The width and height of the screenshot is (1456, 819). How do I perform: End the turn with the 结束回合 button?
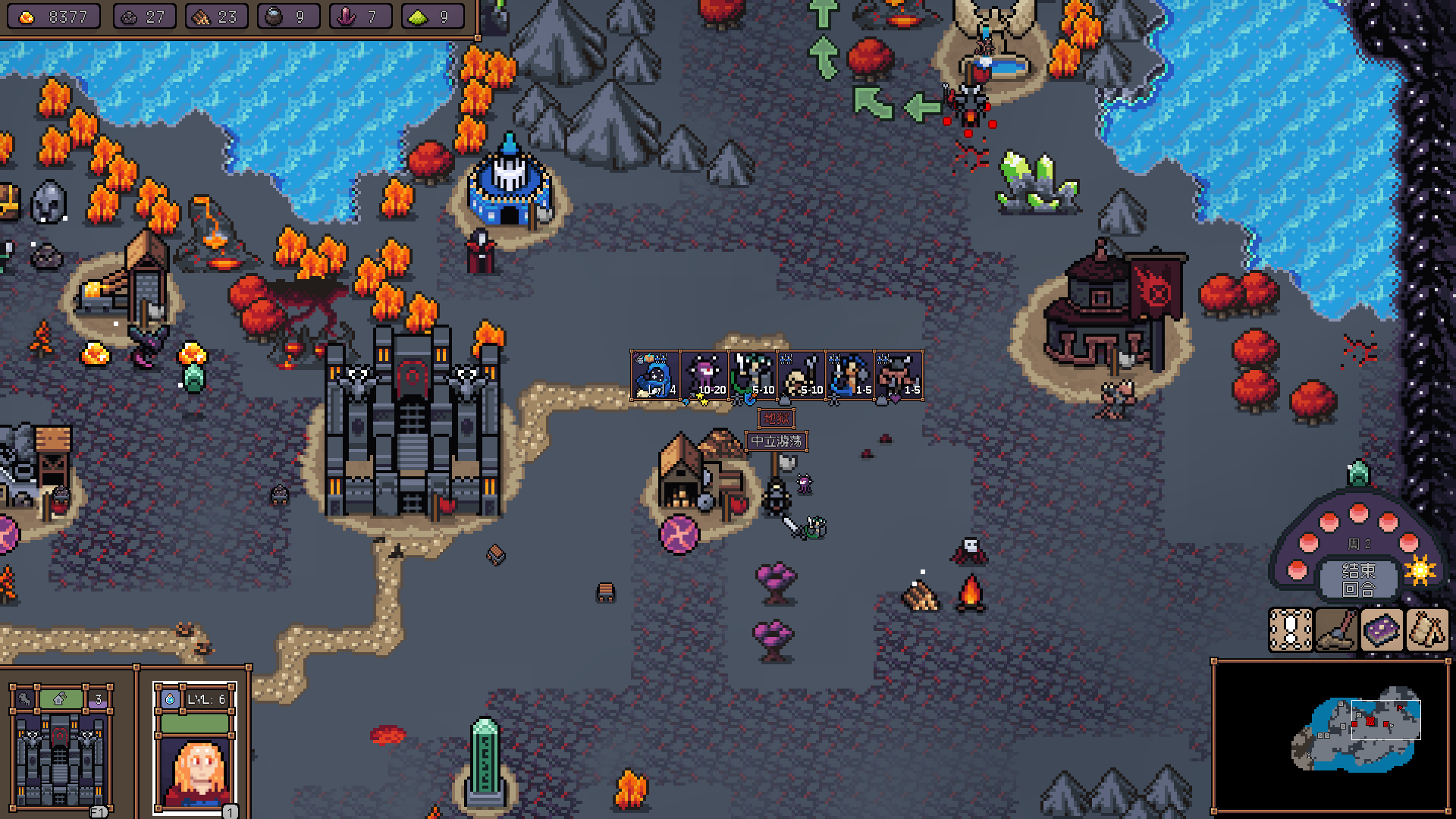click(x=1358, y=579)
